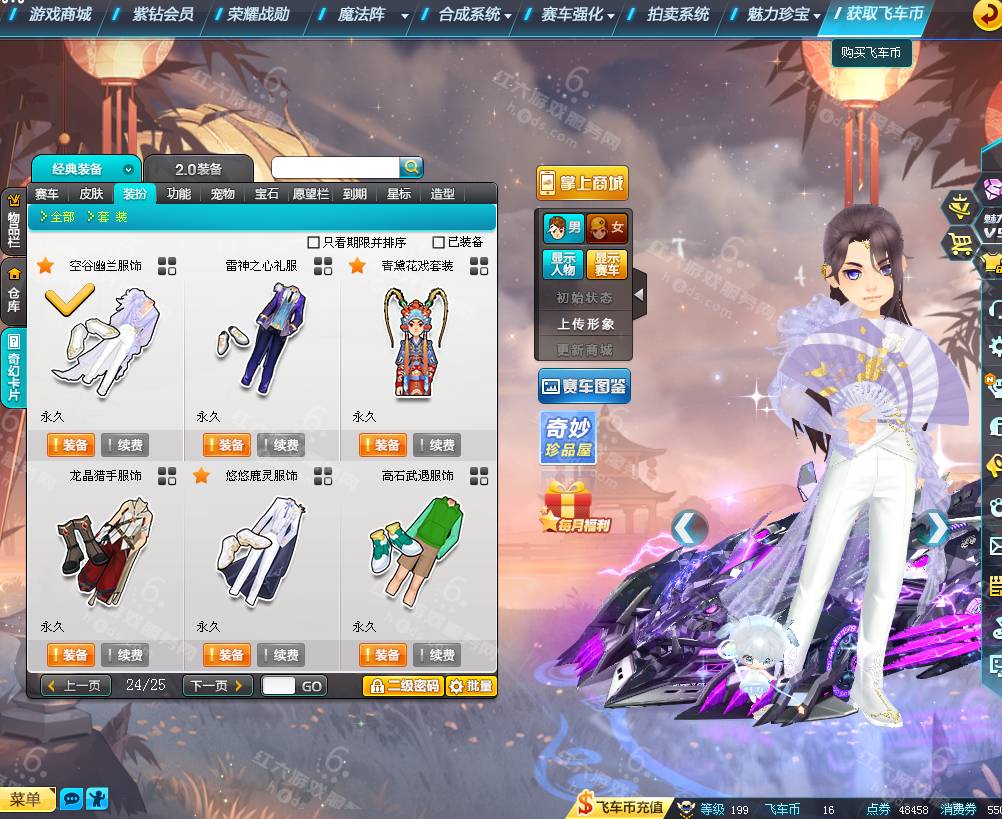1002x819 pixels.
Task: Open the 拍卖系统 auction menu
Action: point(677,14)
